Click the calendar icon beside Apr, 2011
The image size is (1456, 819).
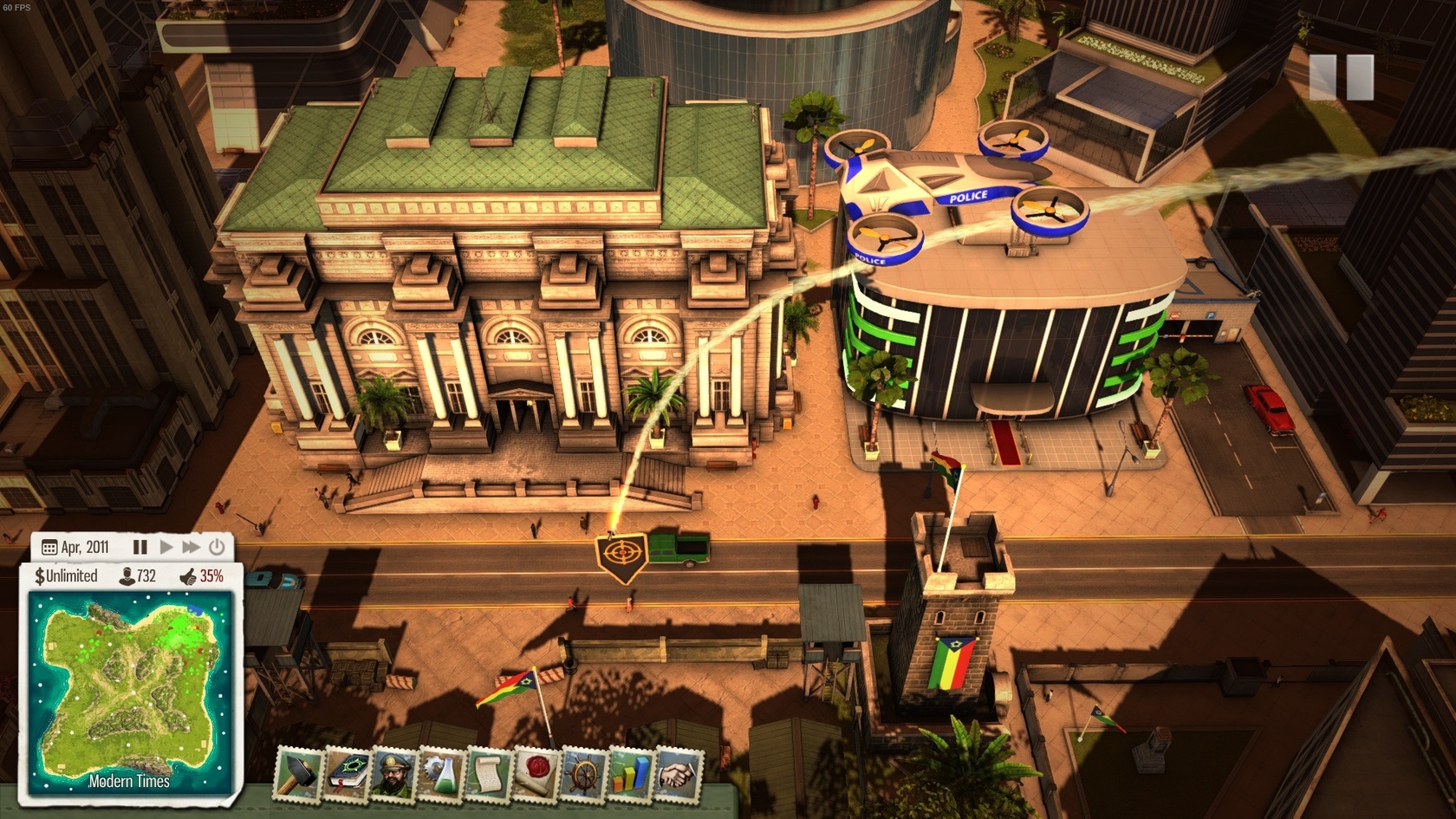[49, 548]
